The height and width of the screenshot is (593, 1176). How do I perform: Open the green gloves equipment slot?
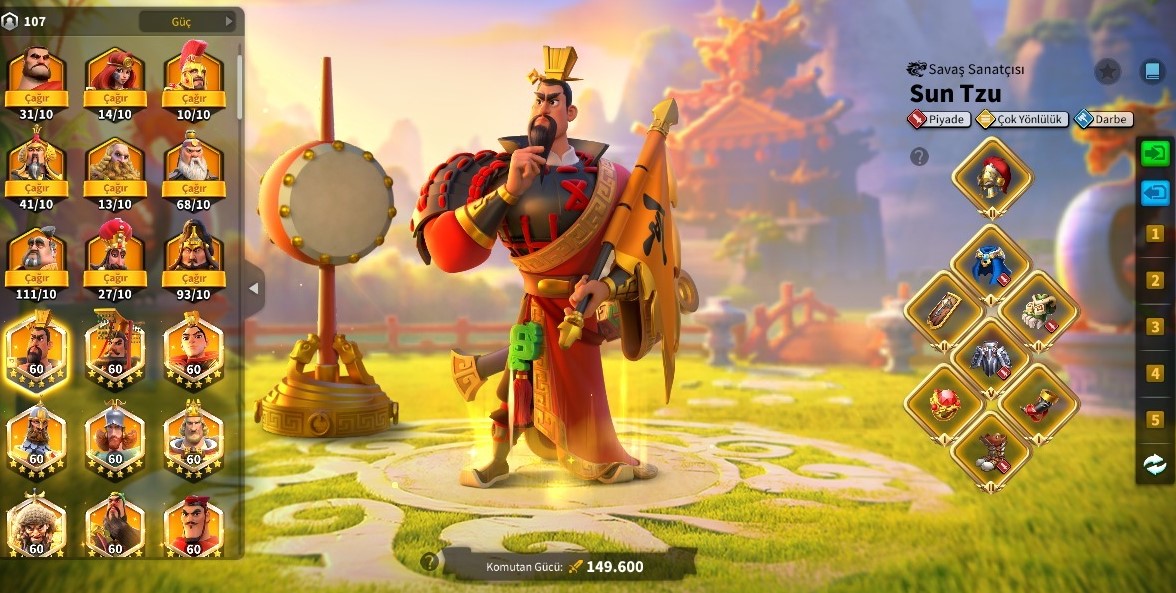tap(1039, 310)
